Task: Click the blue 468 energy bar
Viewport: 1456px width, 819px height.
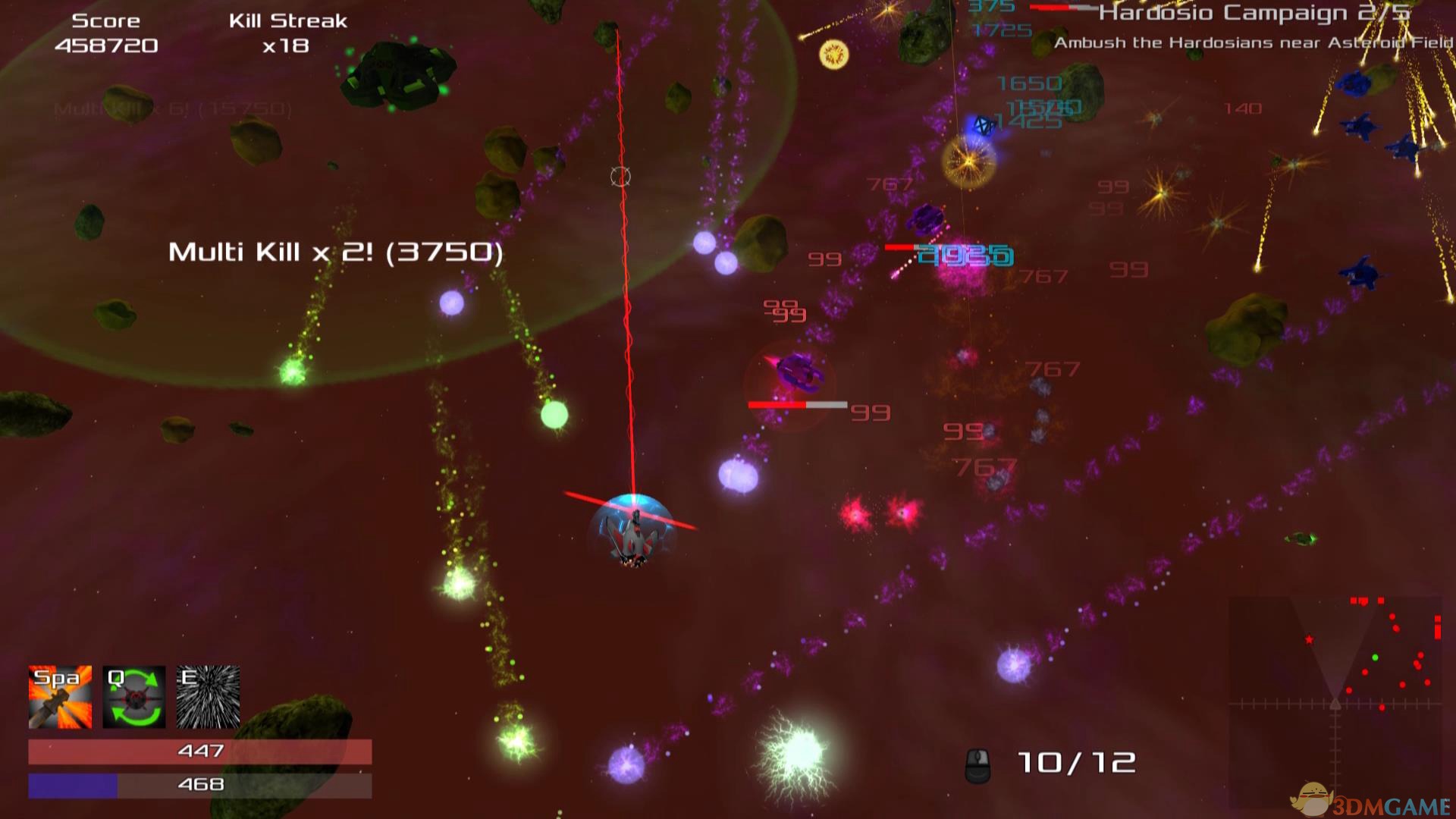Action: (199, 784)
